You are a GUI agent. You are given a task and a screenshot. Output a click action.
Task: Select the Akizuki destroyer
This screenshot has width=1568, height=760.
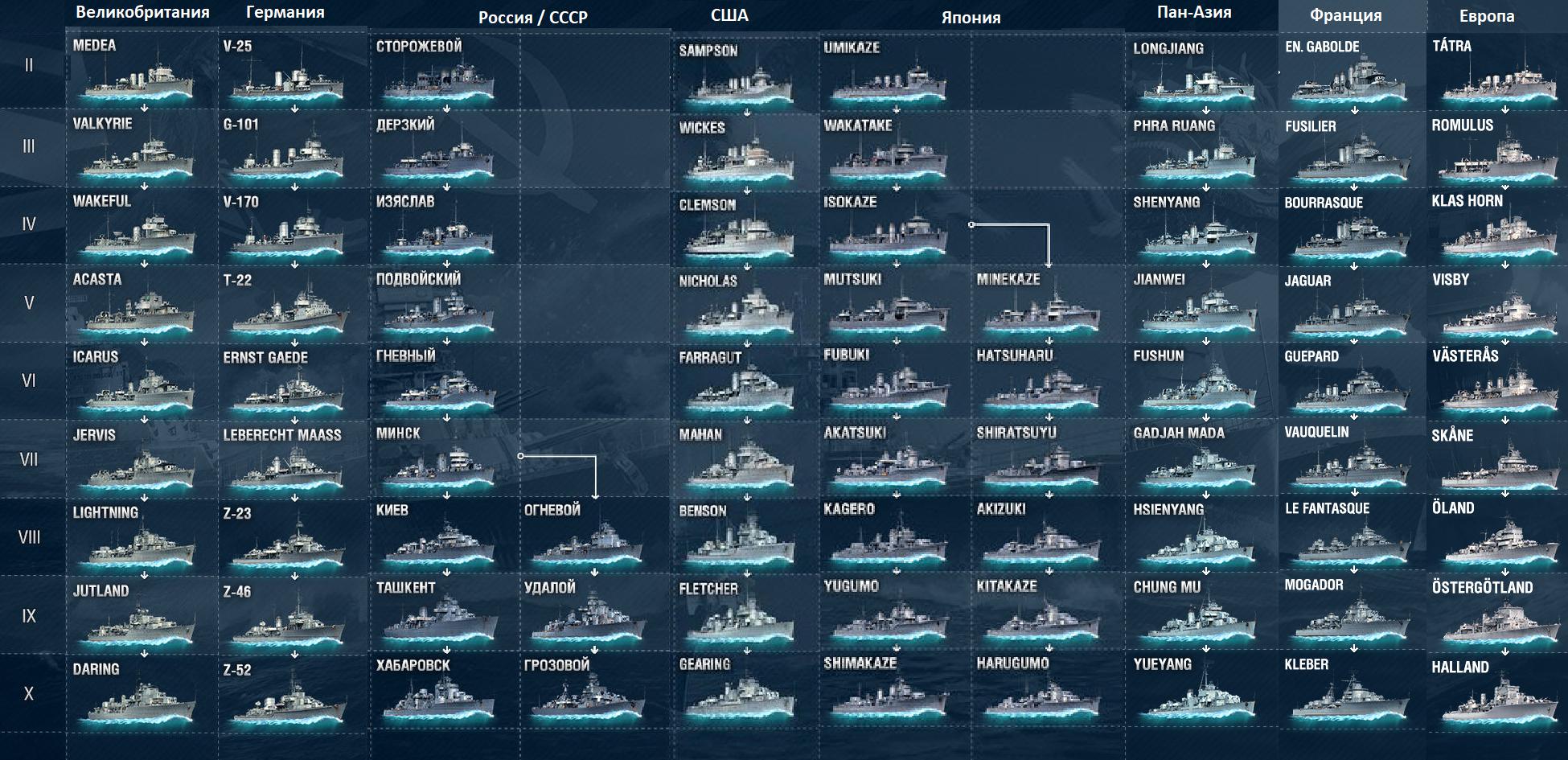pyautogui.click(x=1042, y=539)
